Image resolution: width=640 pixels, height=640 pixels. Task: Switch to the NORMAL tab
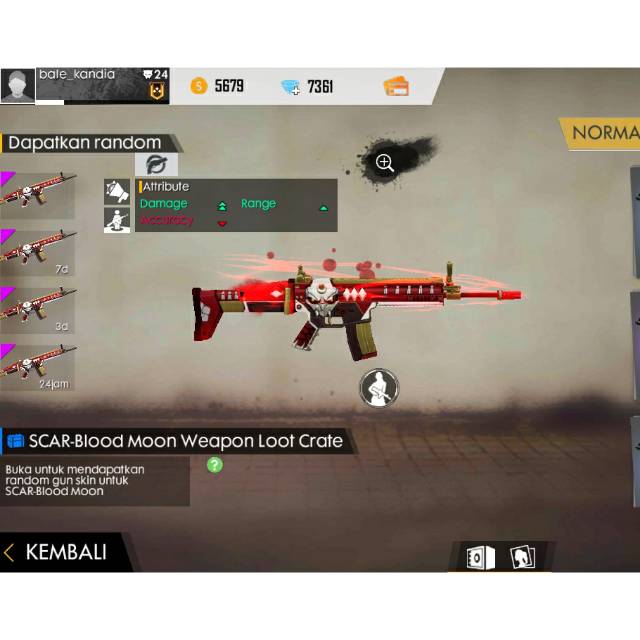603,132
